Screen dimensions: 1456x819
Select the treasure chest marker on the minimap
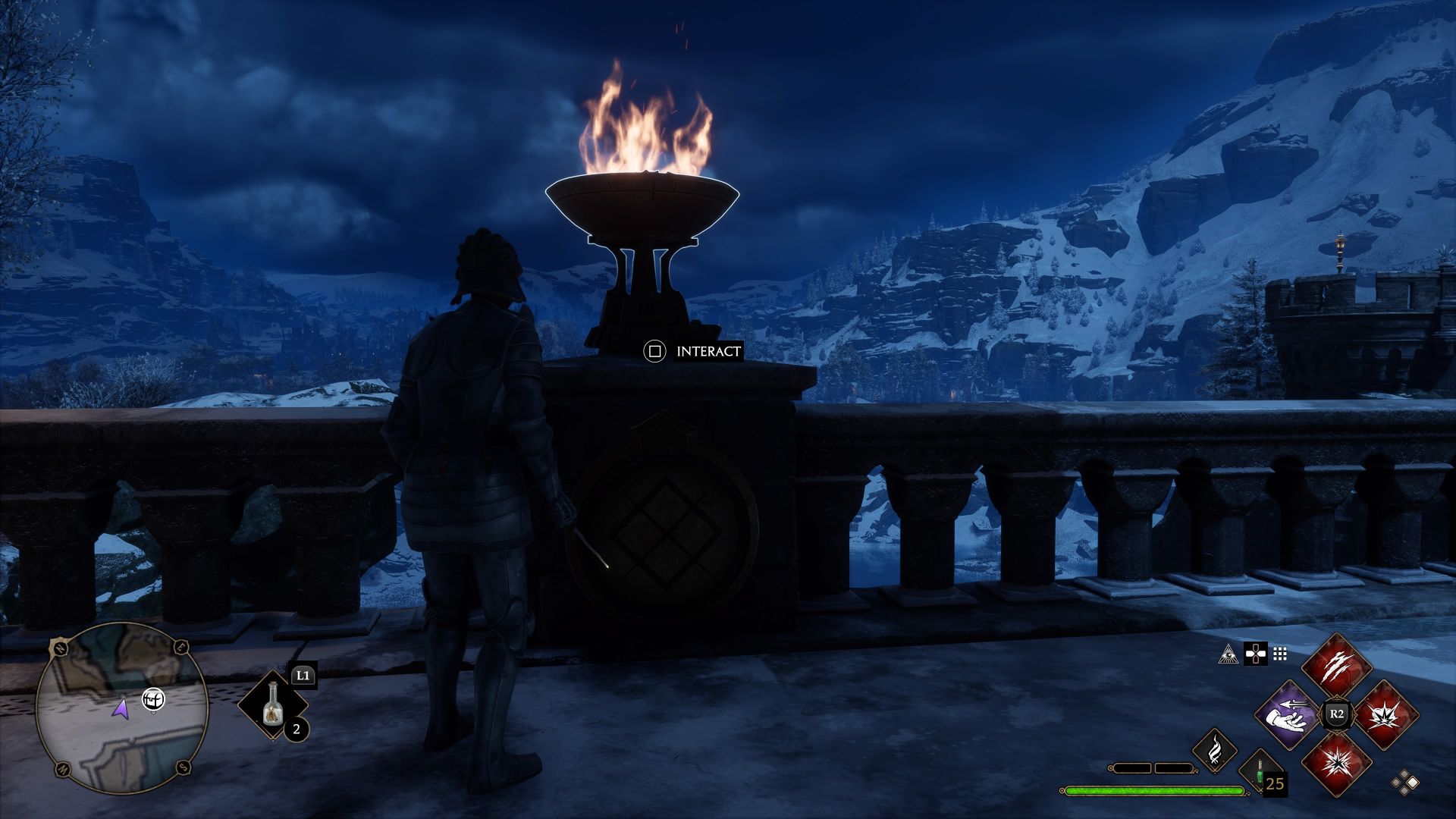(x=154, y=699)
